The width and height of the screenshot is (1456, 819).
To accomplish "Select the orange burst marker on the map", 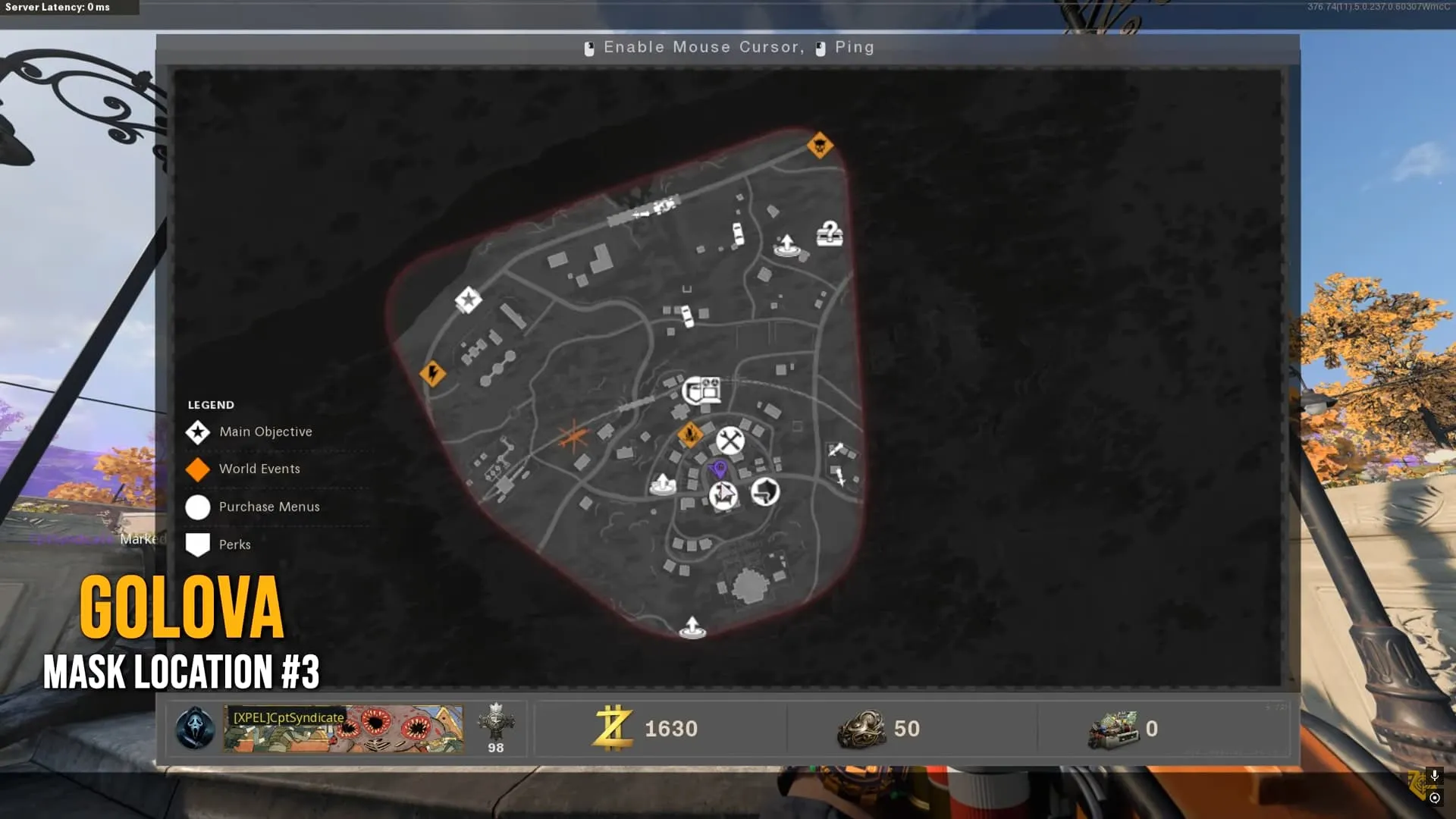I will pyautogui.click(x=573, y=438).
